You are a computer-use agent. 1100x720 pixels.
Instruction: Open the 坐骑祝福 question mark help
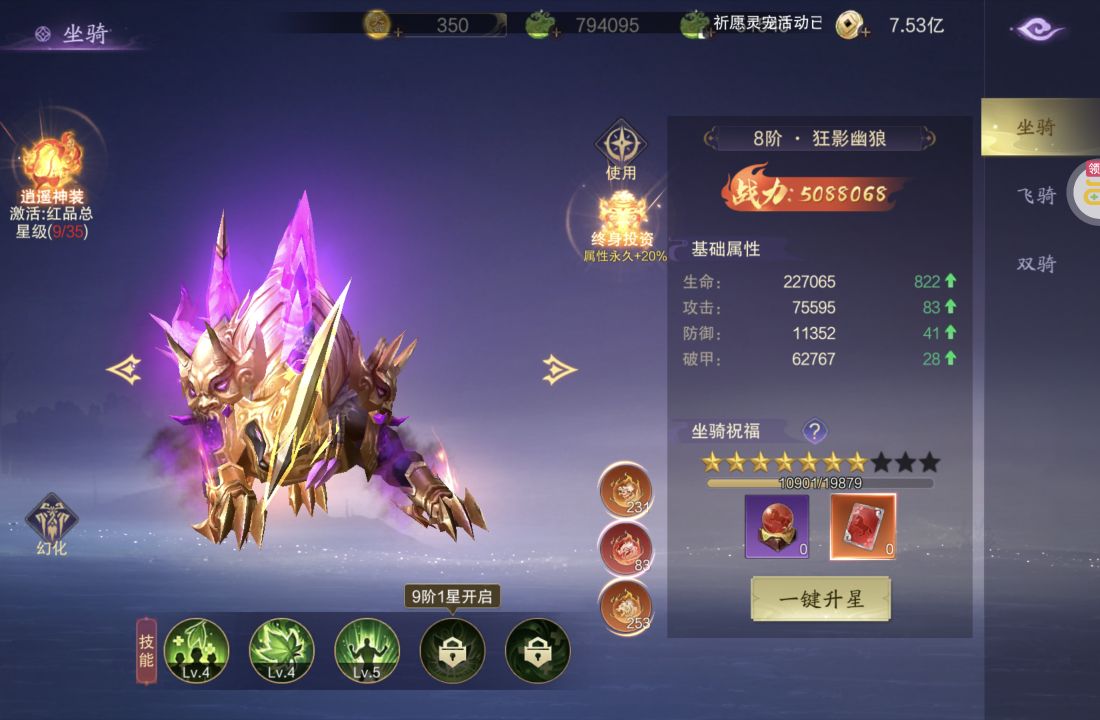click(815, 431)
